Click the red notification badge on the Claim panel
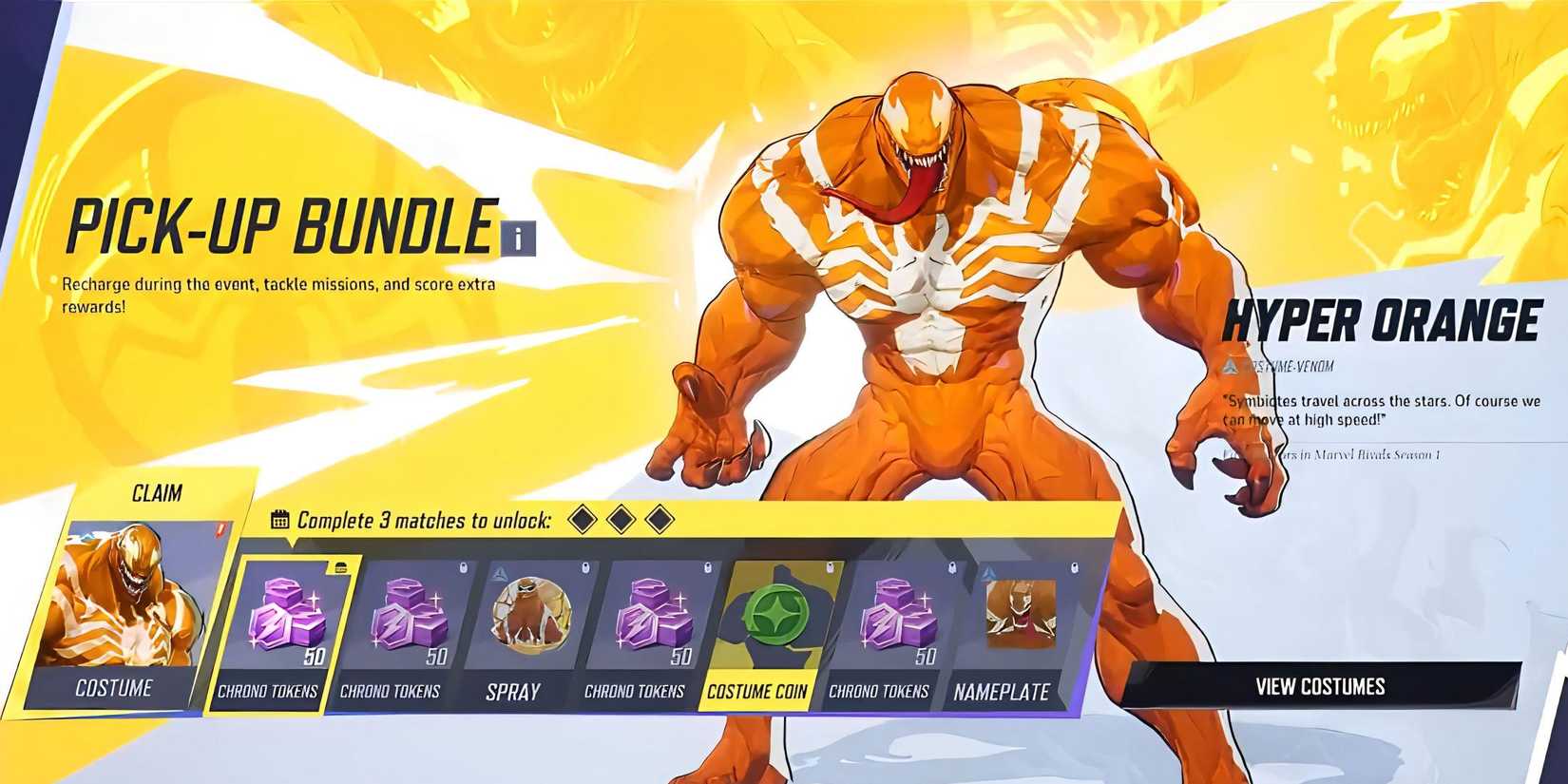 click(x=220, y=528)
